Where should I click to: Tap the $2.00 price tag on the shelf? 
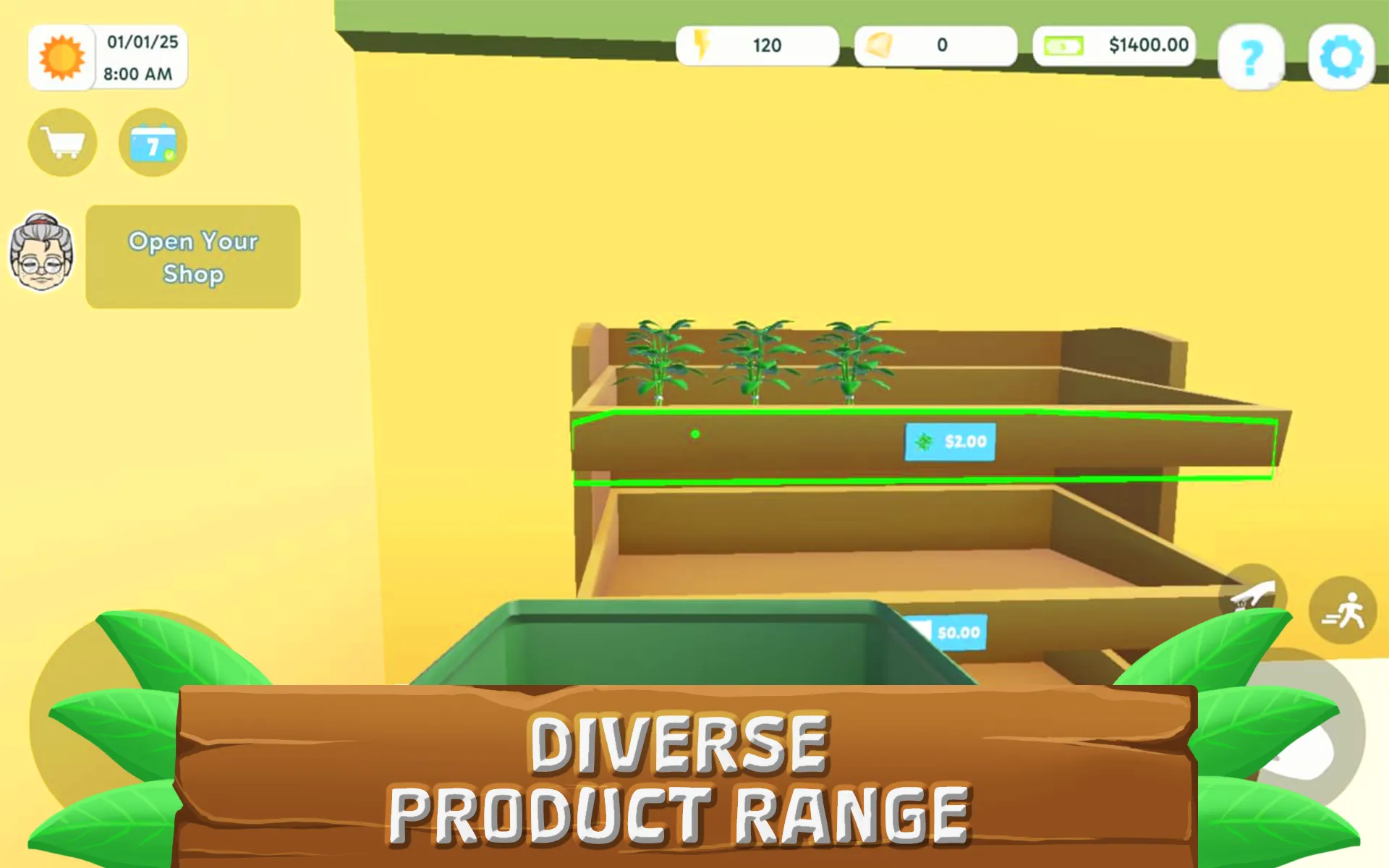pyautogui.click(x=949, y=441)
